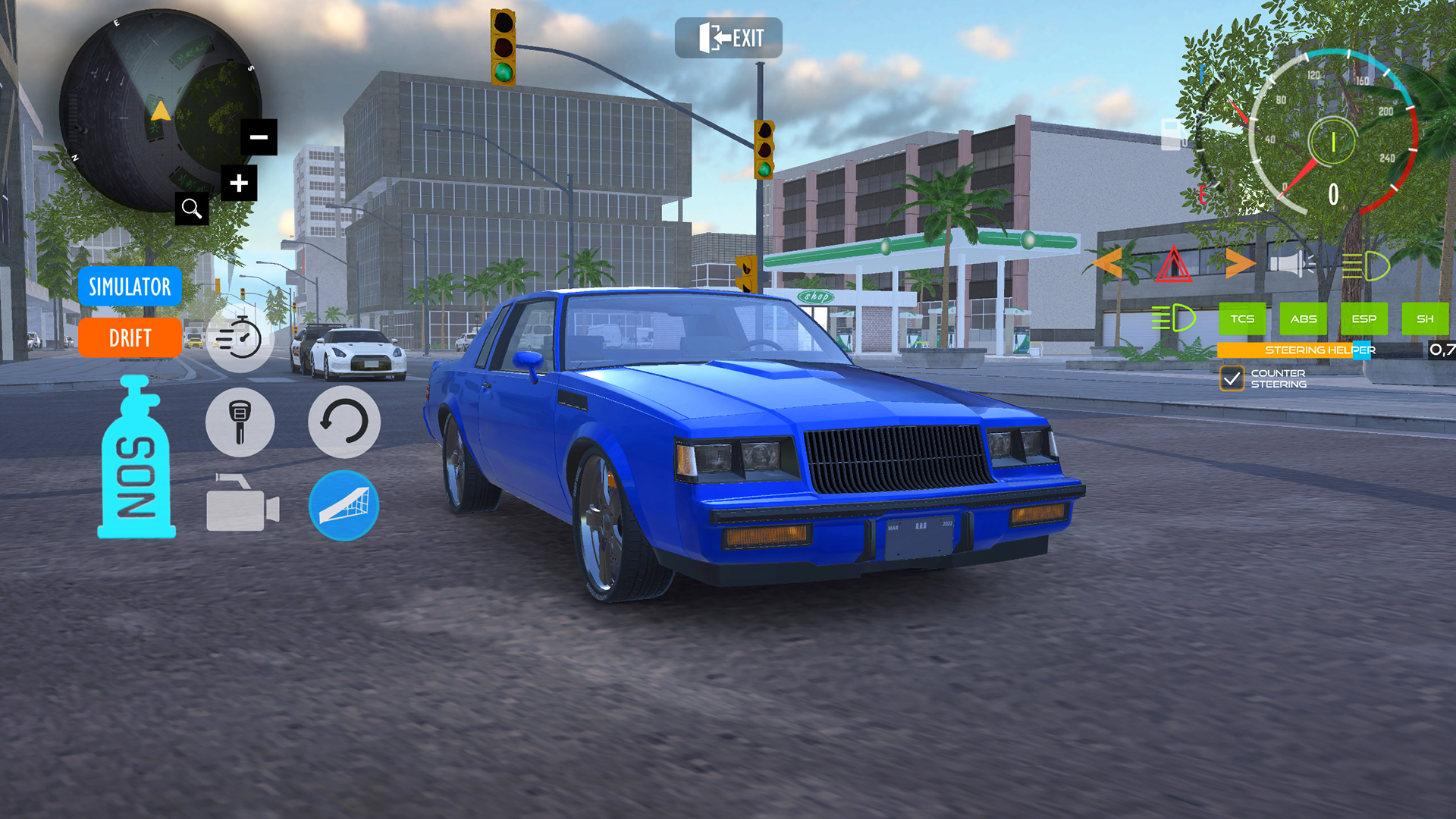
Task: Toggle the ESP stability control
Action: pos(1363,319)
